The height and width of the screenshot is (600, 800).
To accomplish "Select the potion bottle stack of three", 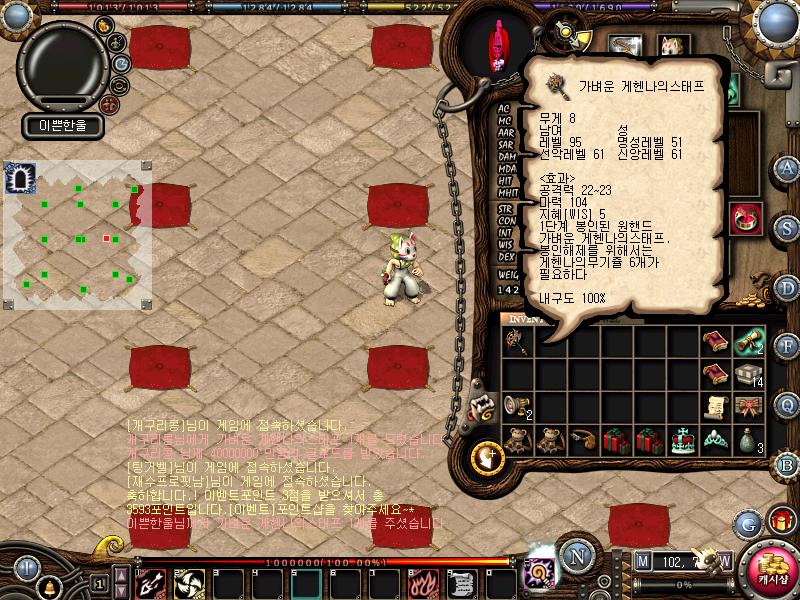I will [749, 438].
